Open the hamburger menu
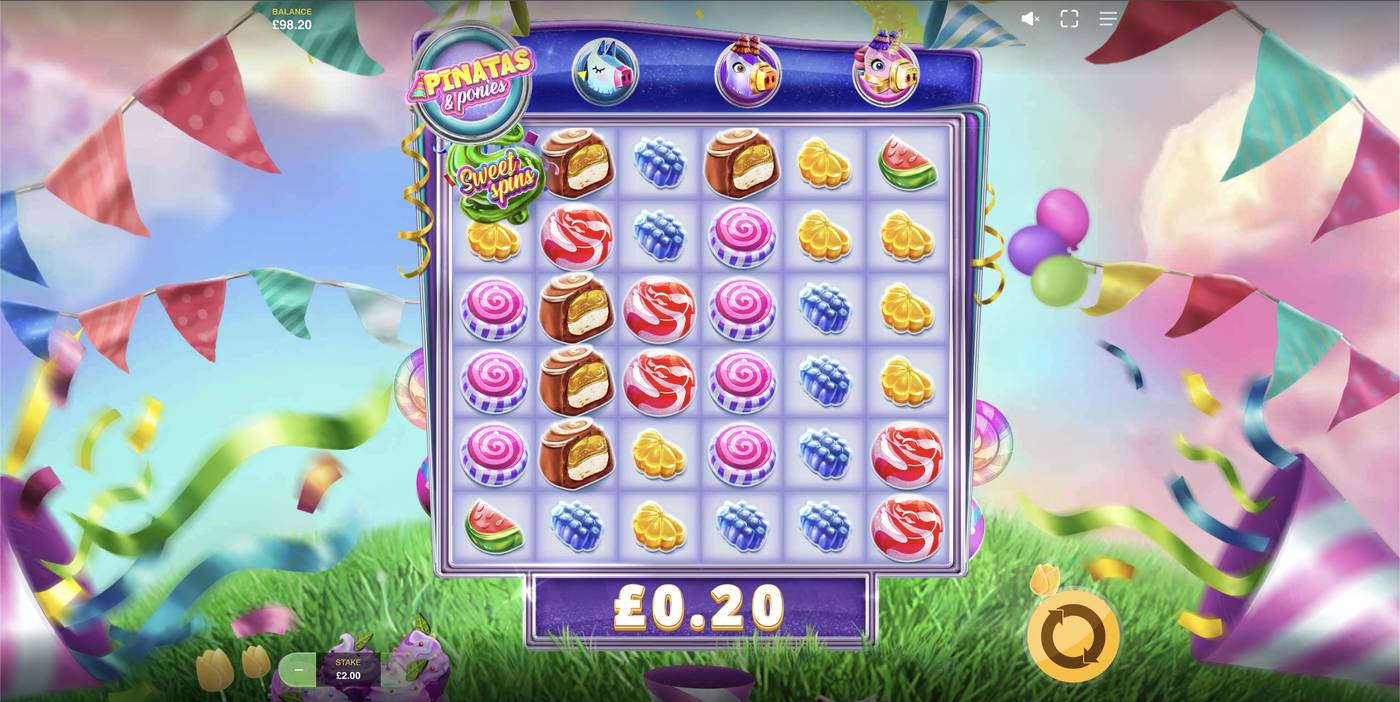 pos(1108,19)
